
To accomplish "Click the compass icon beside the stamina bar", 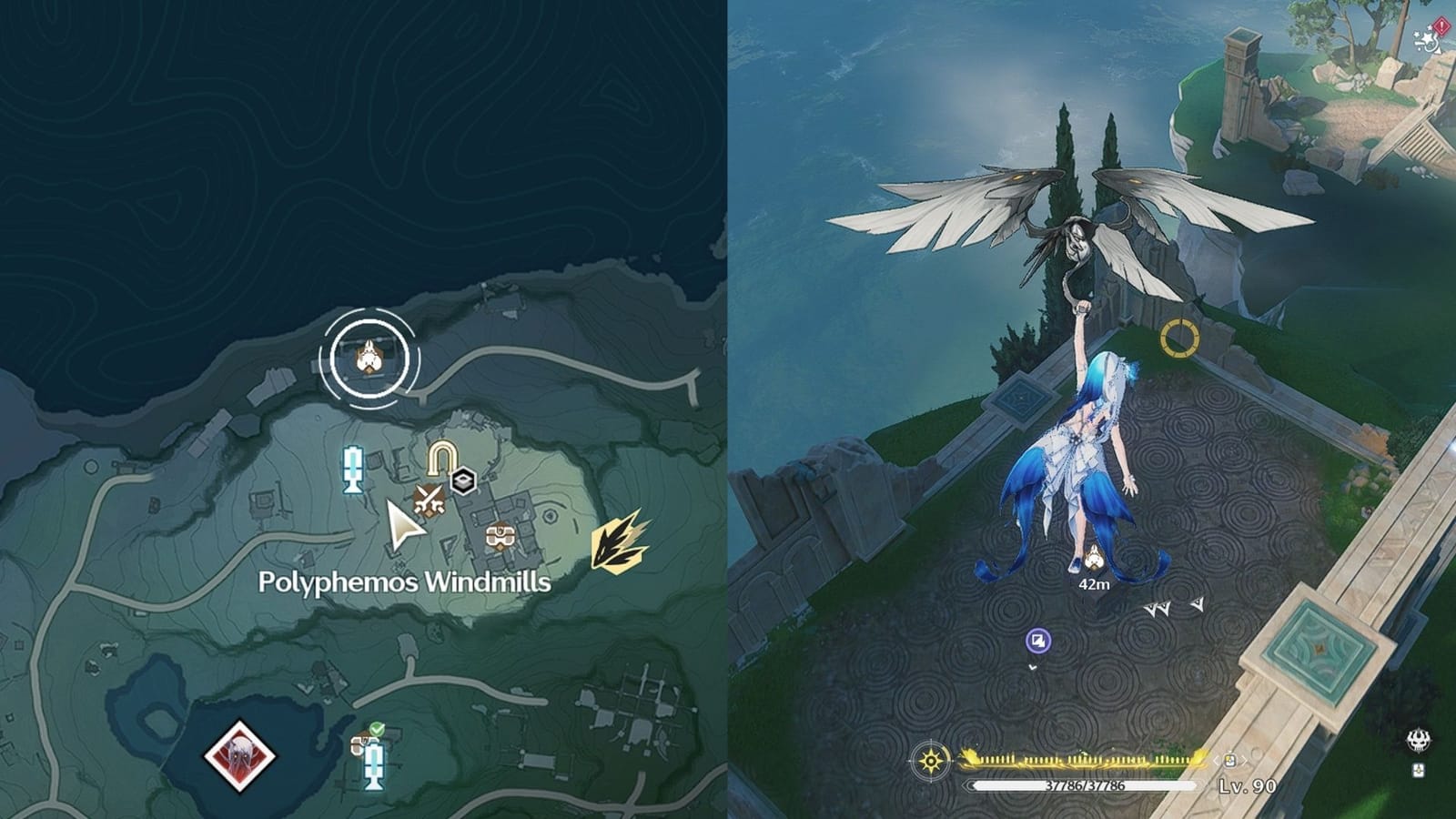I will pos(930,762).
